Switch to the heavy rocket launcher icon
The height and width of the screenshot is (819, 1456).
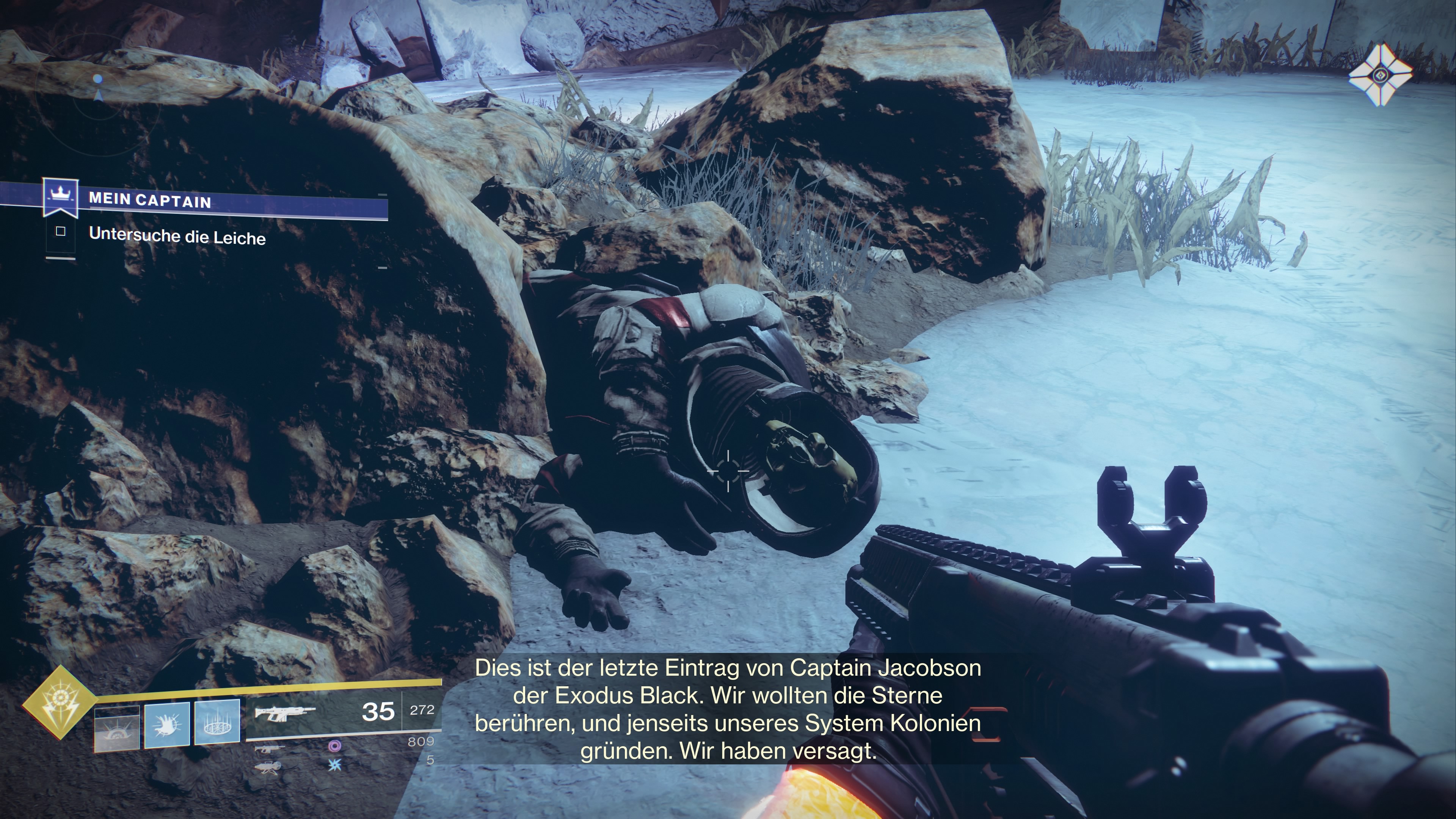pyautogui.click(x=268, y=767)
